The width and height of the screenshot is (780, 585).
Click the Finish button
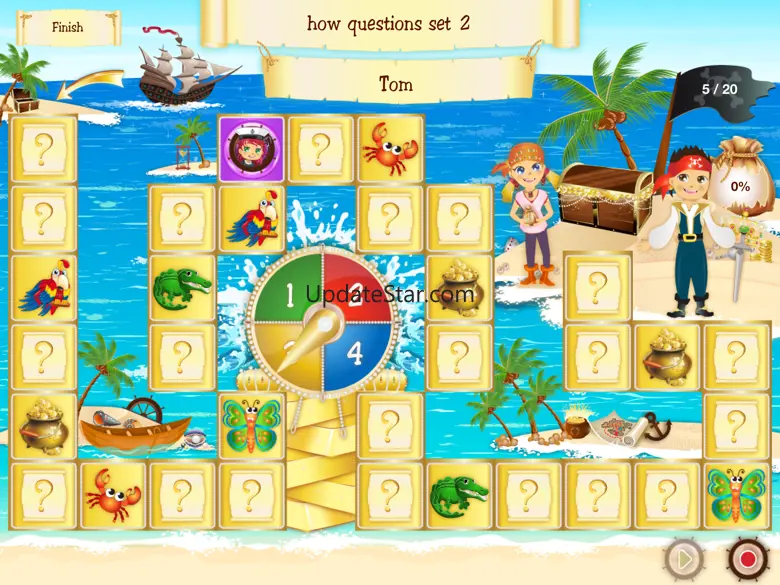click(68, 28)
